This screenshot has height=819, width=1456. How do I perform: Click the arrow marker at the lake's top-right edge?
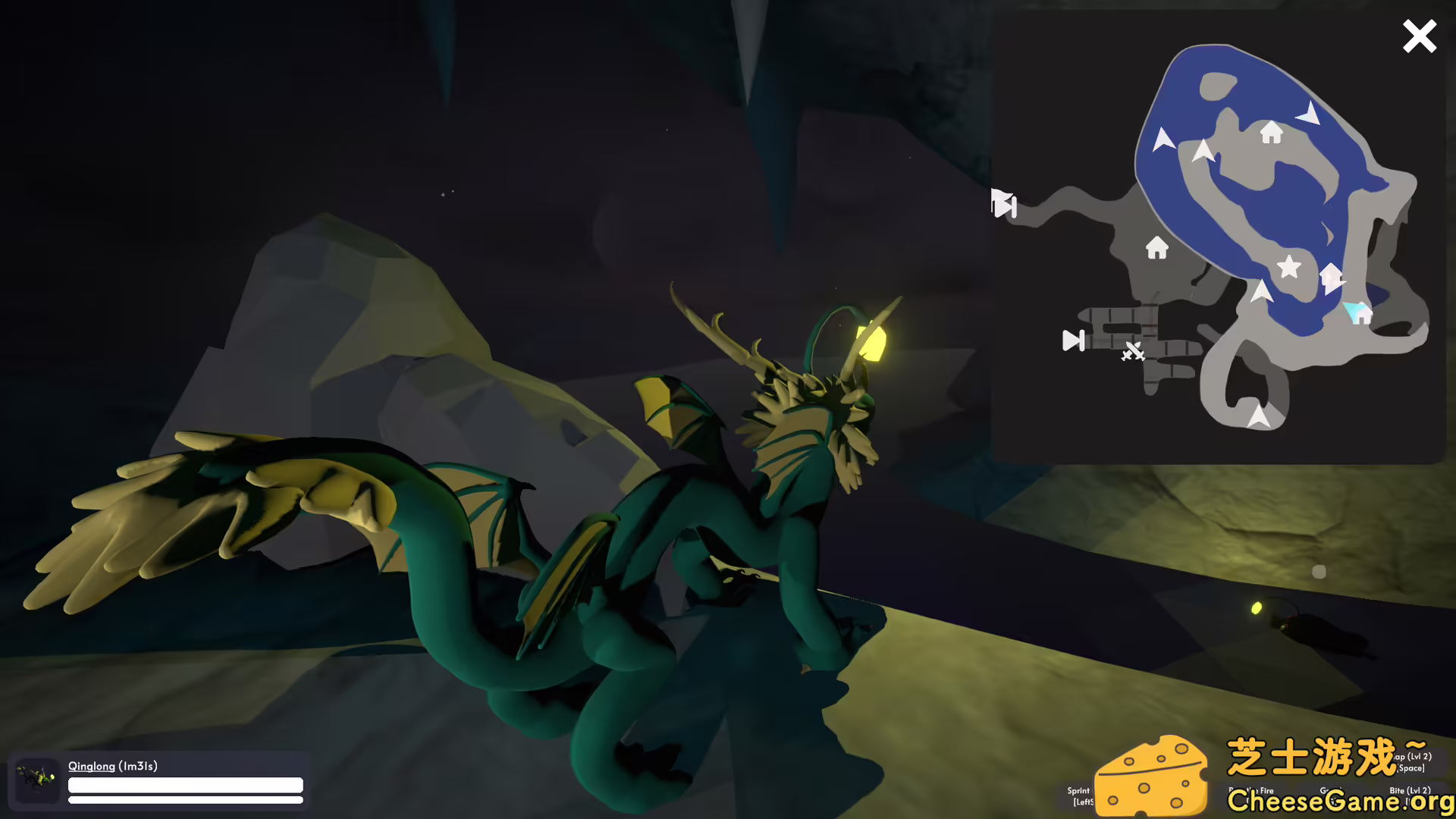point(1310,114)
